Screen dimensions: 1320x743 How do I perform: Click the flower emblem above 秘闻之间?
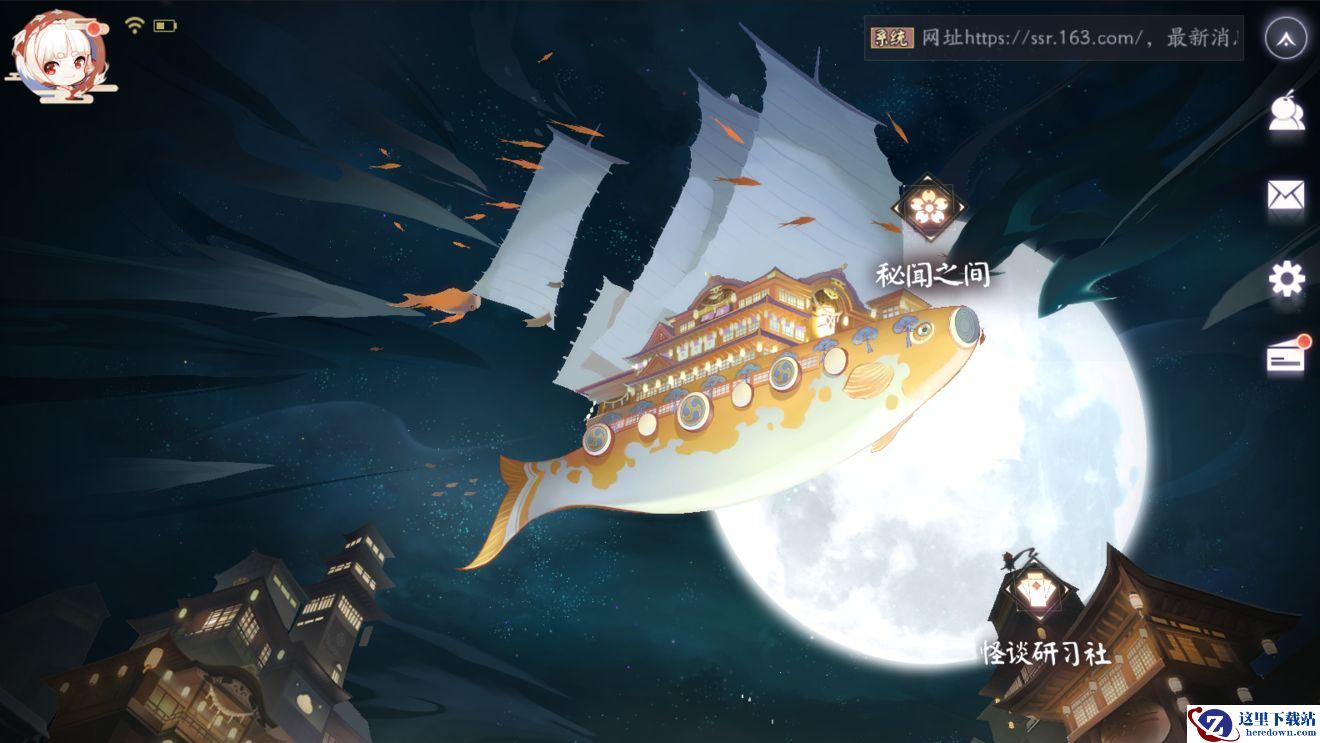coord(930,207)
